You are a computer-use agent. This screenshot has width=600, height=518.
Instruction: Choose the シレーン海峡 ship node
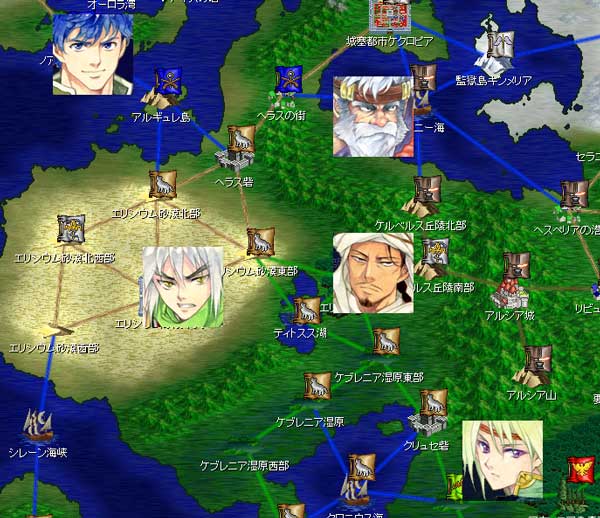(x=38, y=427)
